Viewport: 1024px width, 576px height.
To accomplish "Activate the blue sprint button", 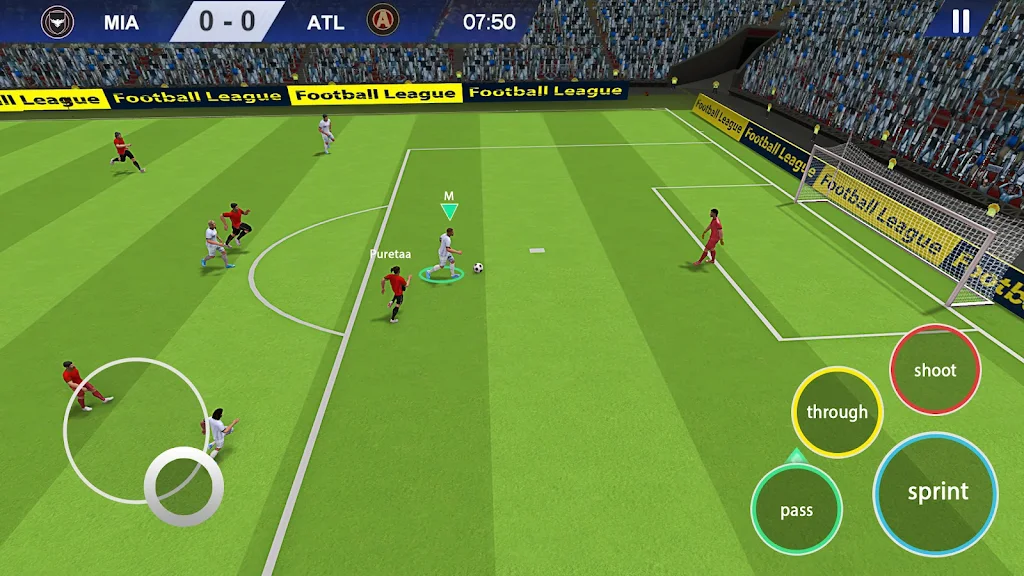I will tap(936, 492).
